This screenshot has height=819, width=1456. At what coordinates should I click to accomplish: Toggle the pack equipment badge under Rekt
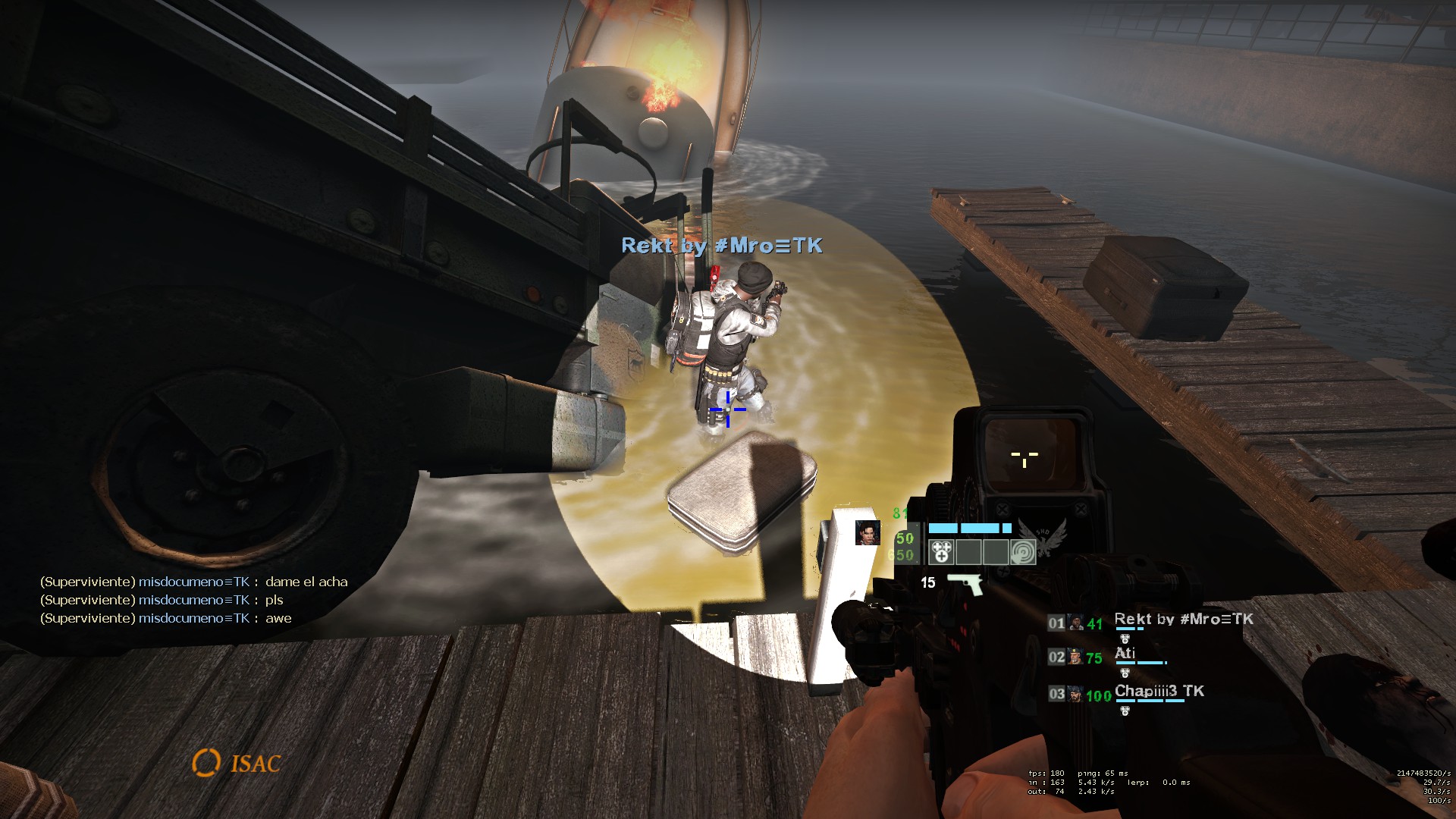[1125, 639]
